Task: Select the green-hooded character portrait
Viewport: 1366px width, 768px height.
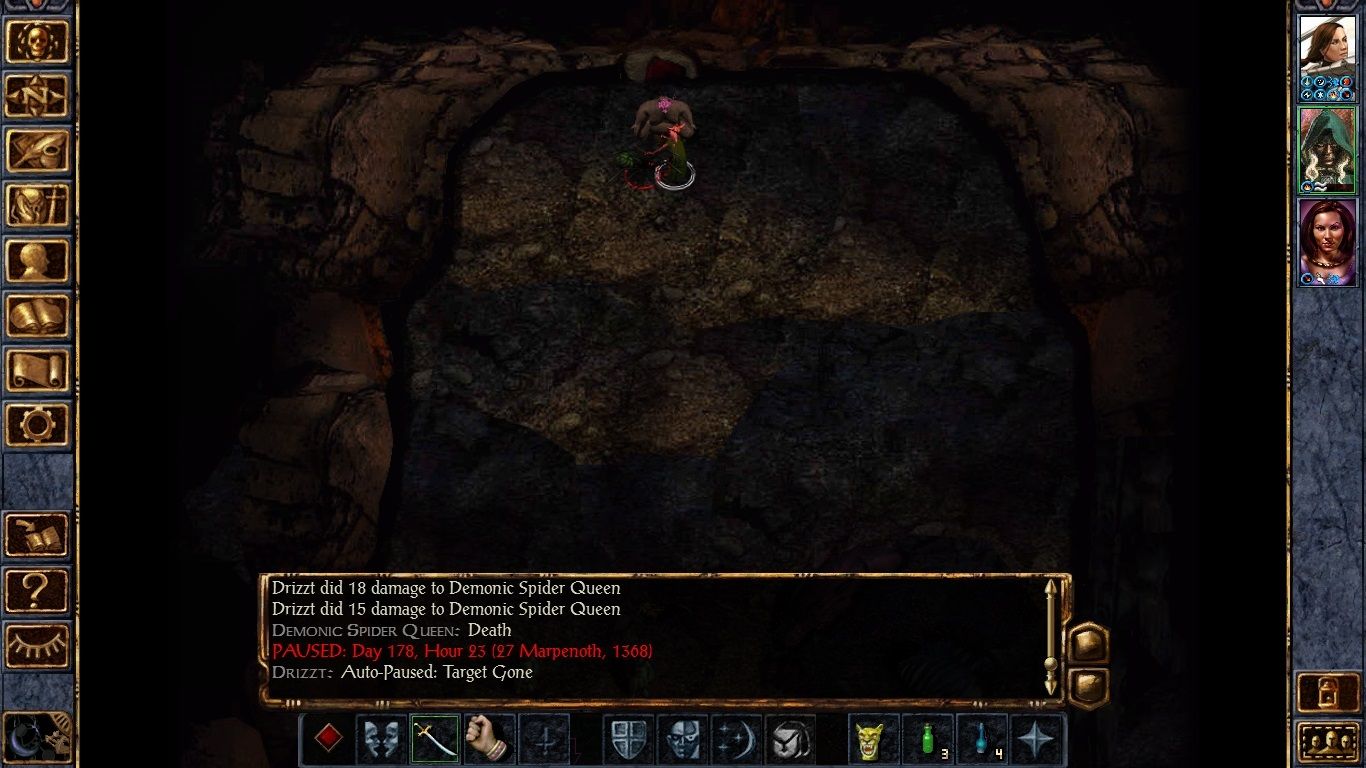Action: 1327,150
